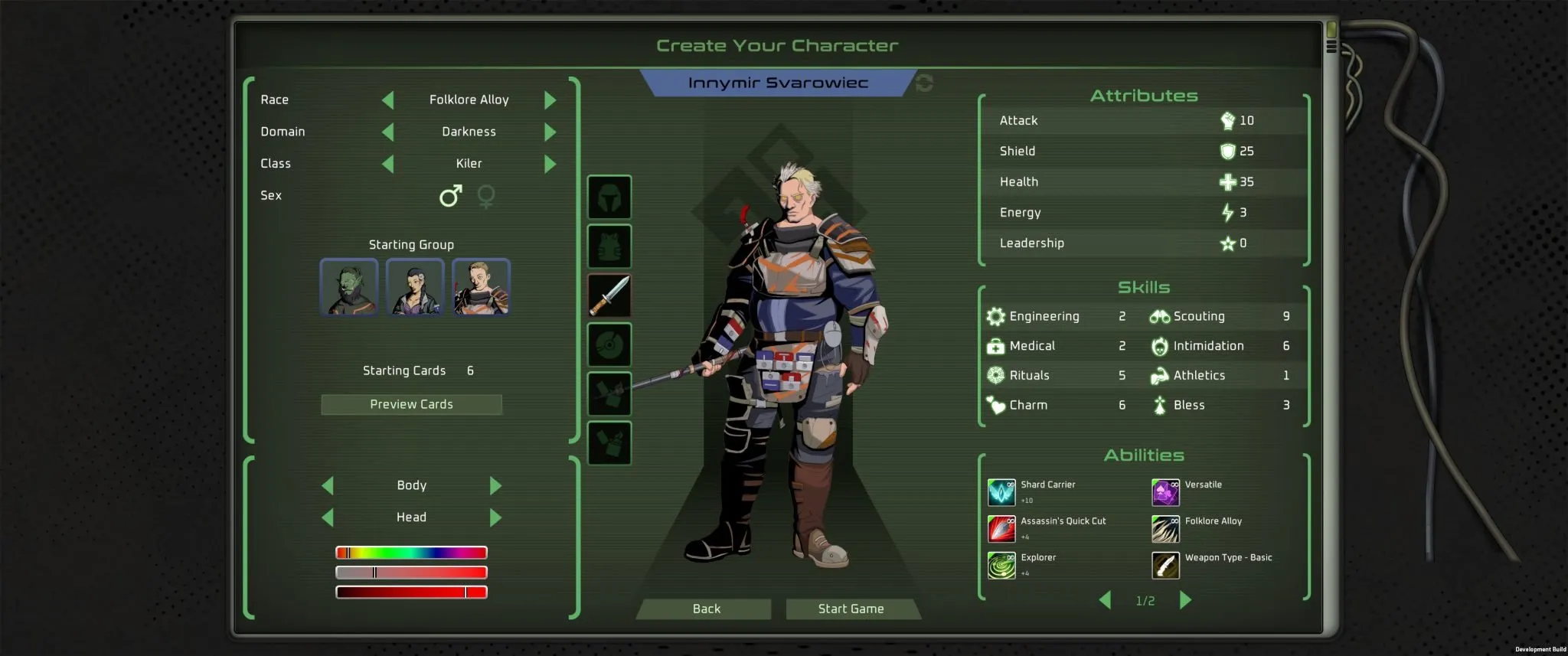Select the helmet equipment slot
The width and height of the screenshot is (1568, 656).
[x=609, y=197]
